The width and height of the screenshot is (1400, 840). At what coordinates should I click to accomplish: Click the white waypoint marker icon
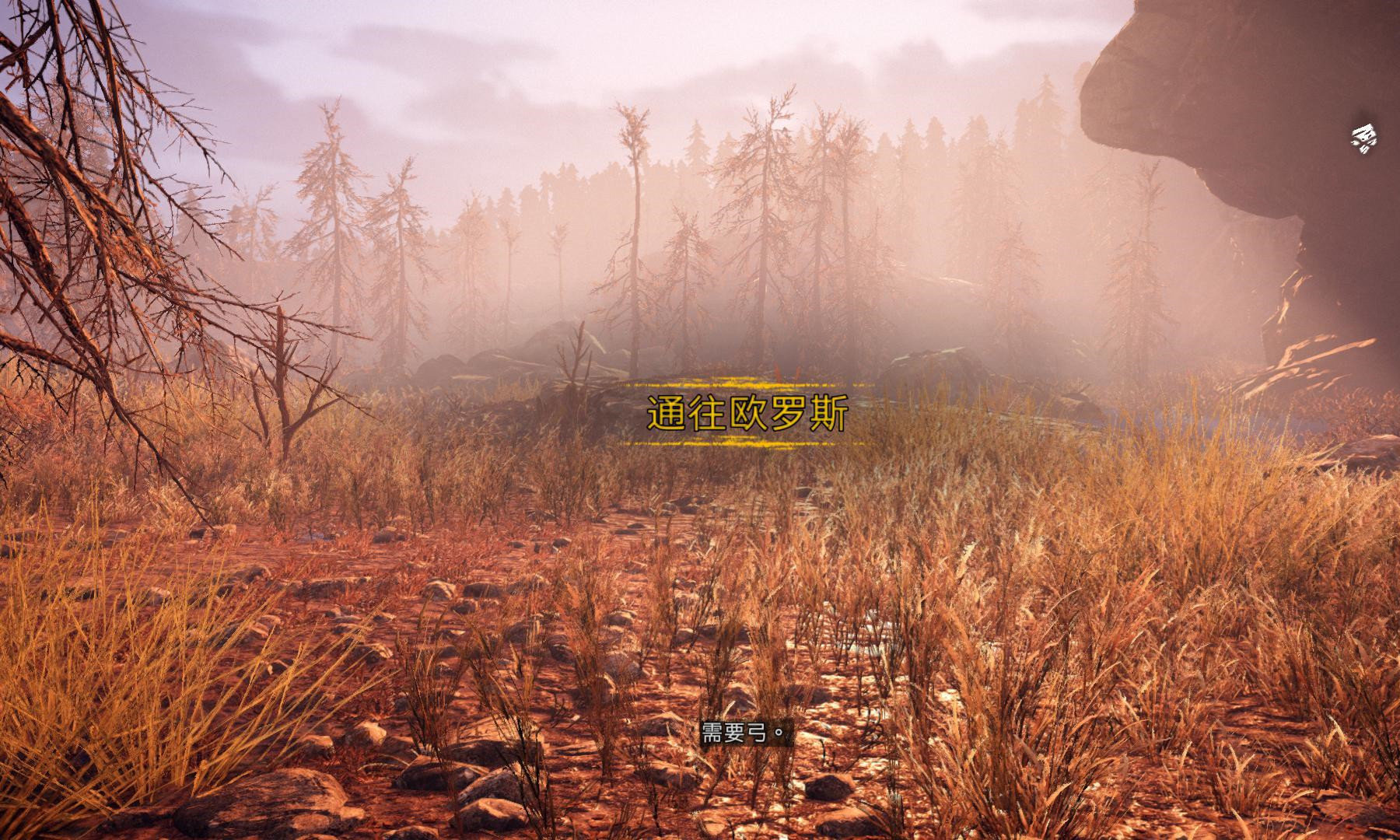point(1363,139)
